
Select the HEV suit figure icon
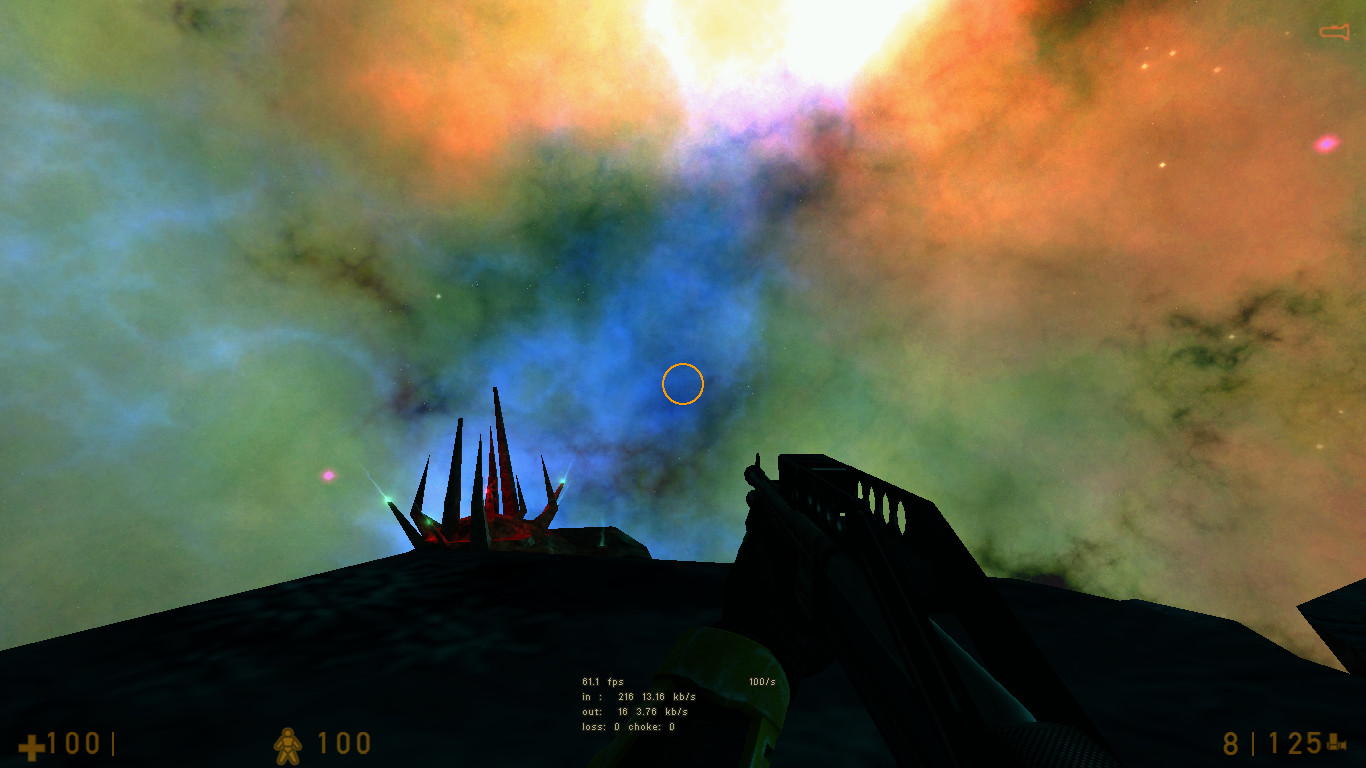[x=286, y=744]
